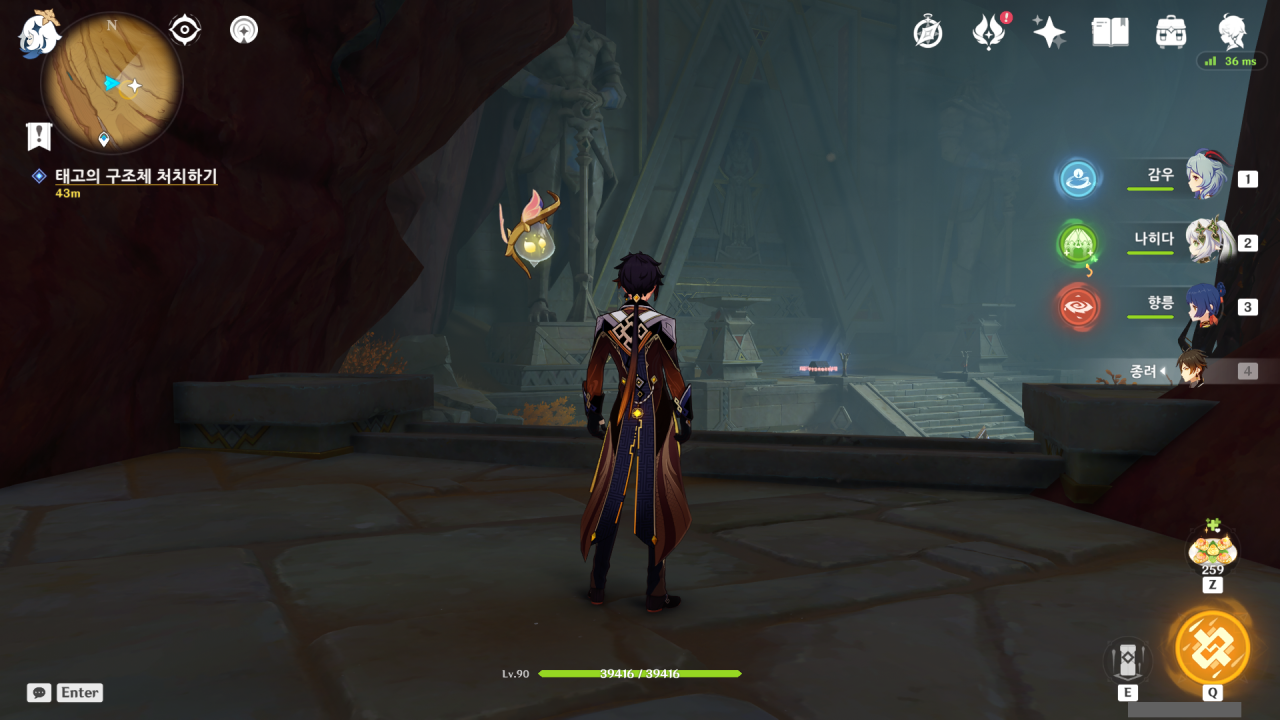Activate the golden elemental burst icon
This screenshot has height=720, width=1280.
(1212, 647)
